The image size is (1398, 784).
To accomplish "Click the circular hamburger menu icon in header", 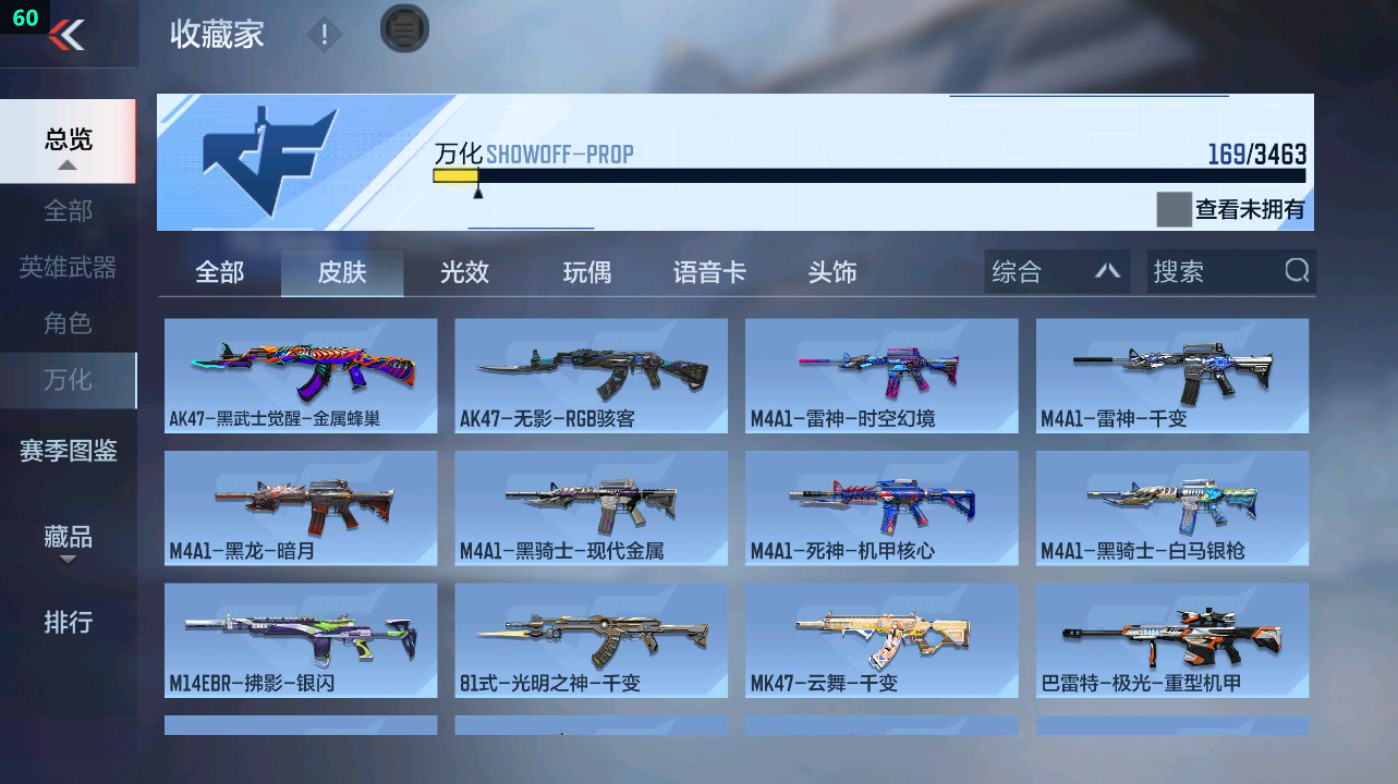I will 402,32.
